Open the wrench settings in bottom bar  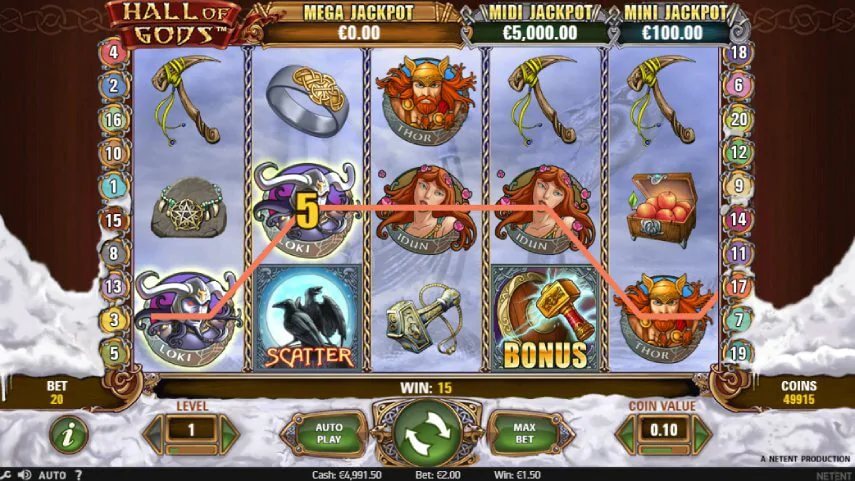pyautogui.click(x=7, y=474)
